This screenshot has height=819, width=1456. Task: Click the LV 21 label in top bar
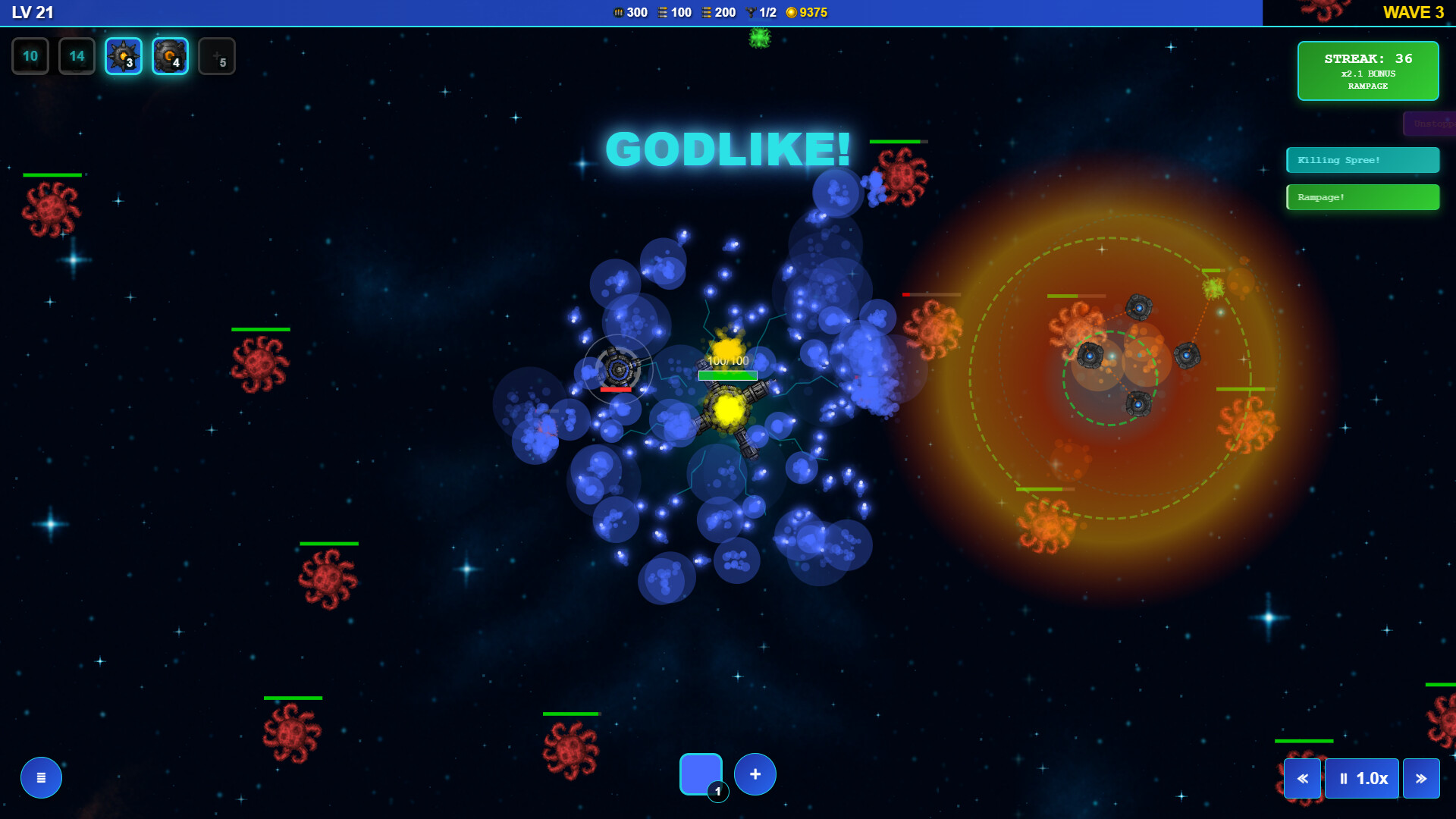(x=30, y=12)
